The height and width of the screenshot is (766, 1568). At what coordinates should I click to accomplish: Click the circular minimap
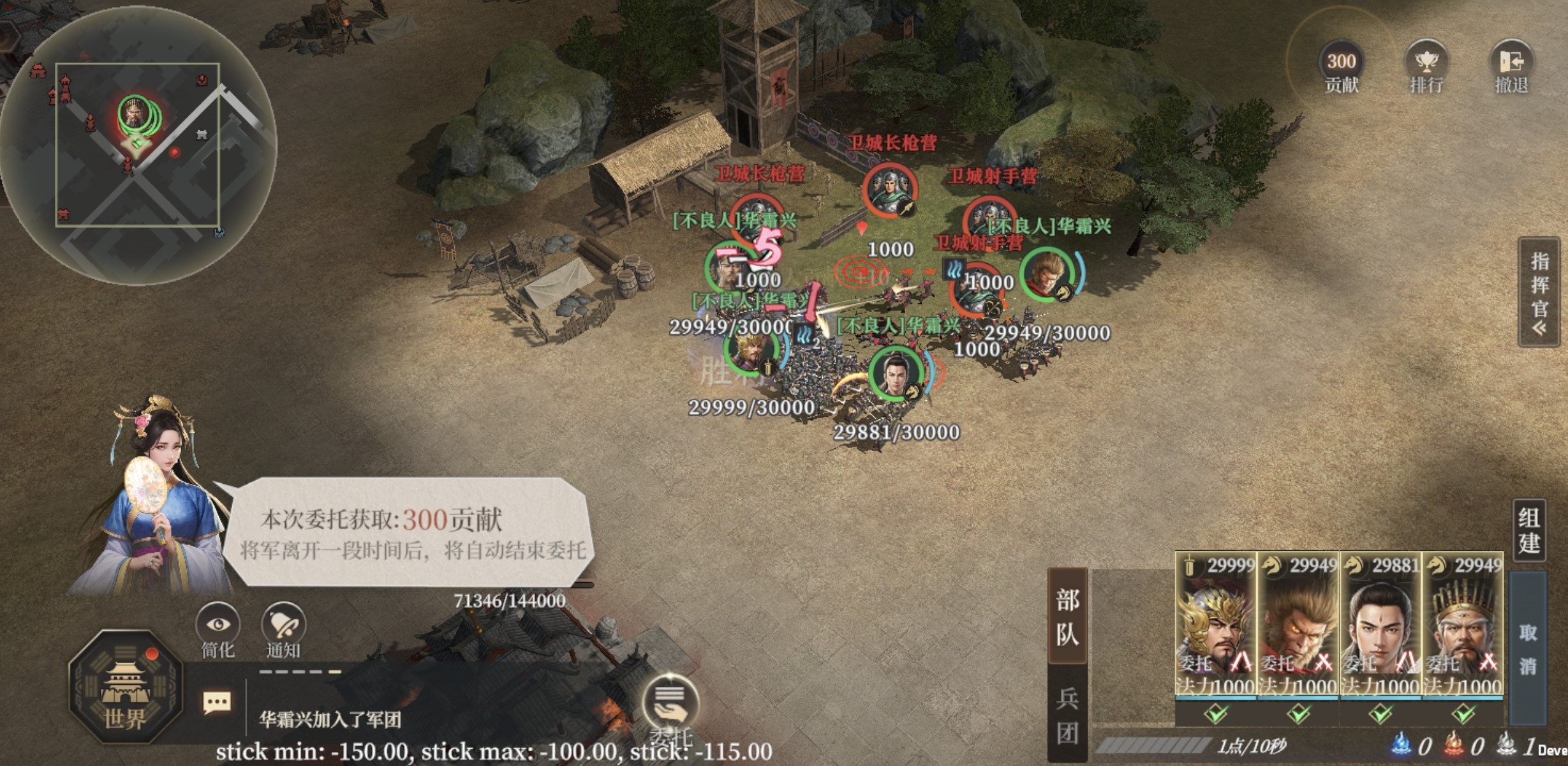click(138, 145)
